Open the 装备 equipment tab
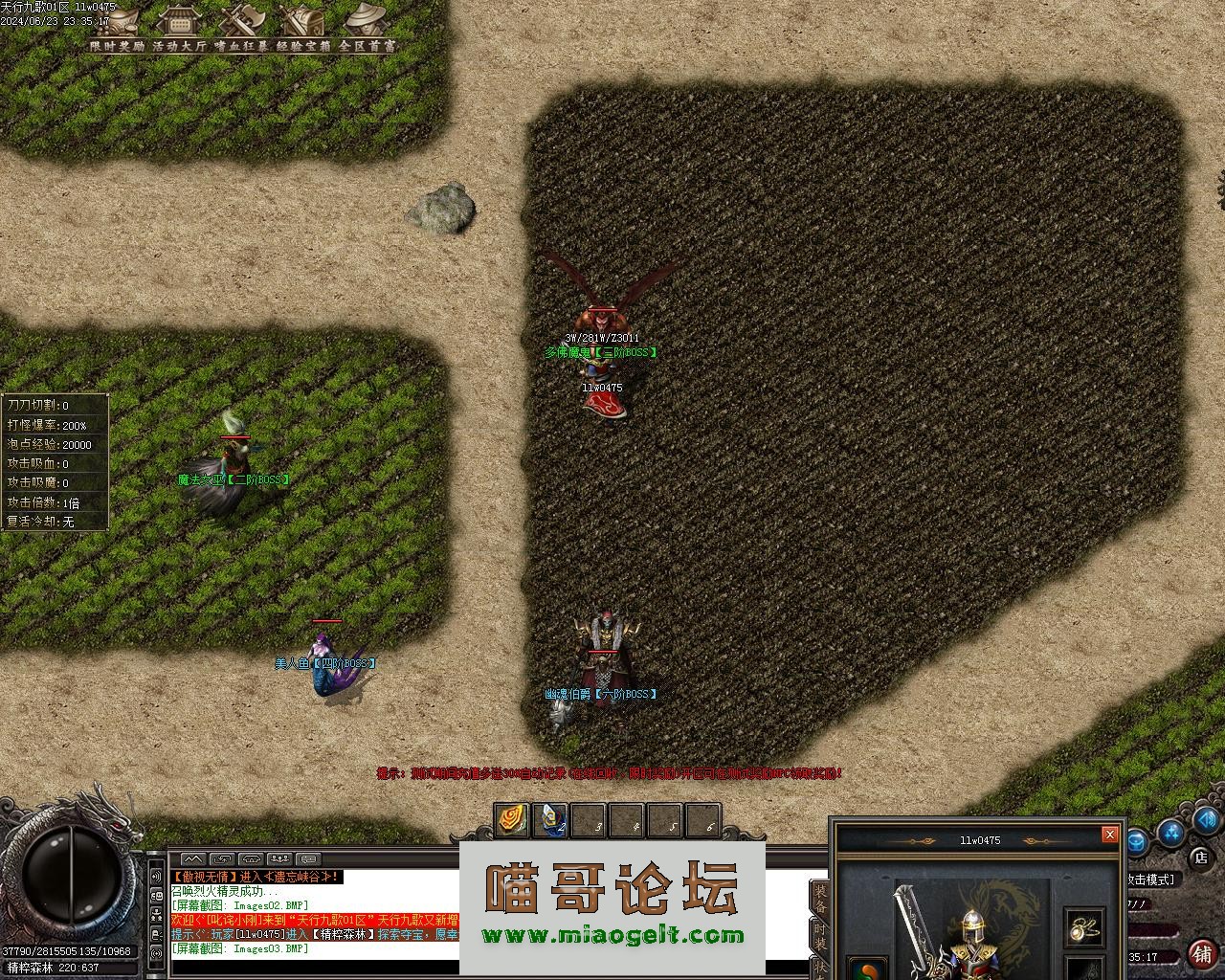 tap(820, 898)
